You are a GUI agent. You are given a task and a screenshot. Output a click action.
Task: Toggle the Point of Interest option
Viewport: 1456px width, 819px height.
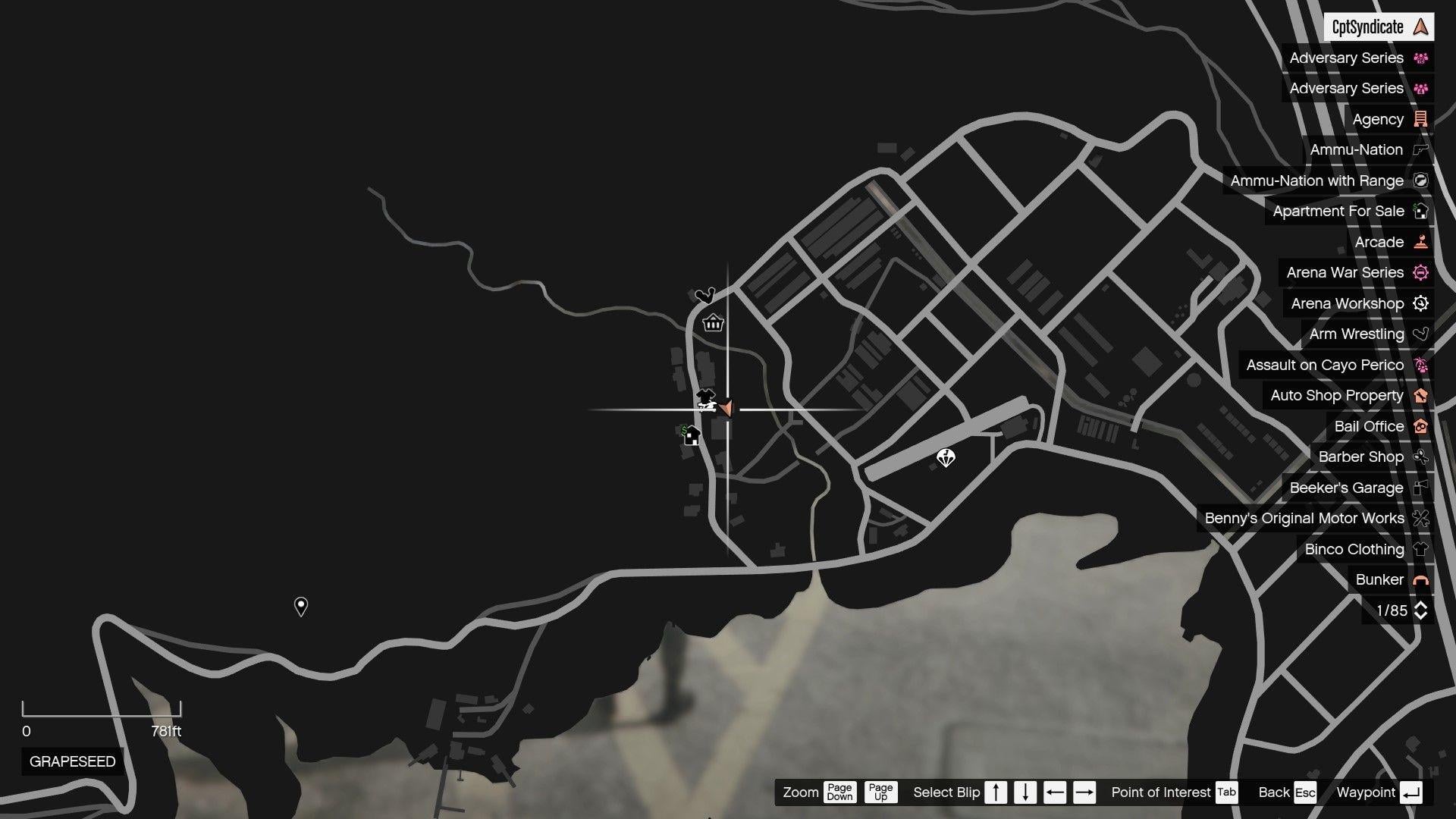click(x=1225, y=792)
